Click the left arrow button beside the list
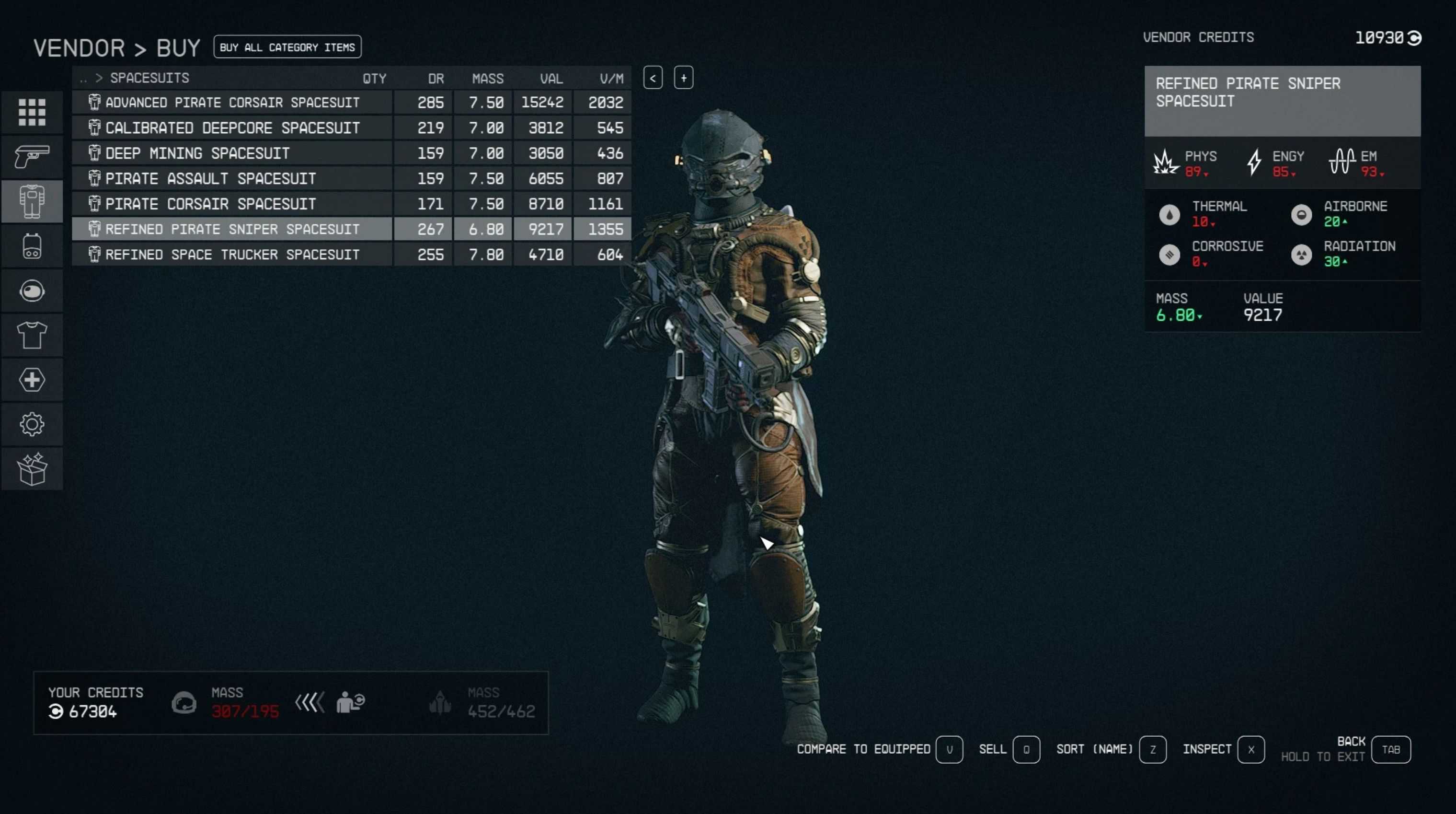The width and height of the screenshot is (1456, 814). tap(653, 78)
